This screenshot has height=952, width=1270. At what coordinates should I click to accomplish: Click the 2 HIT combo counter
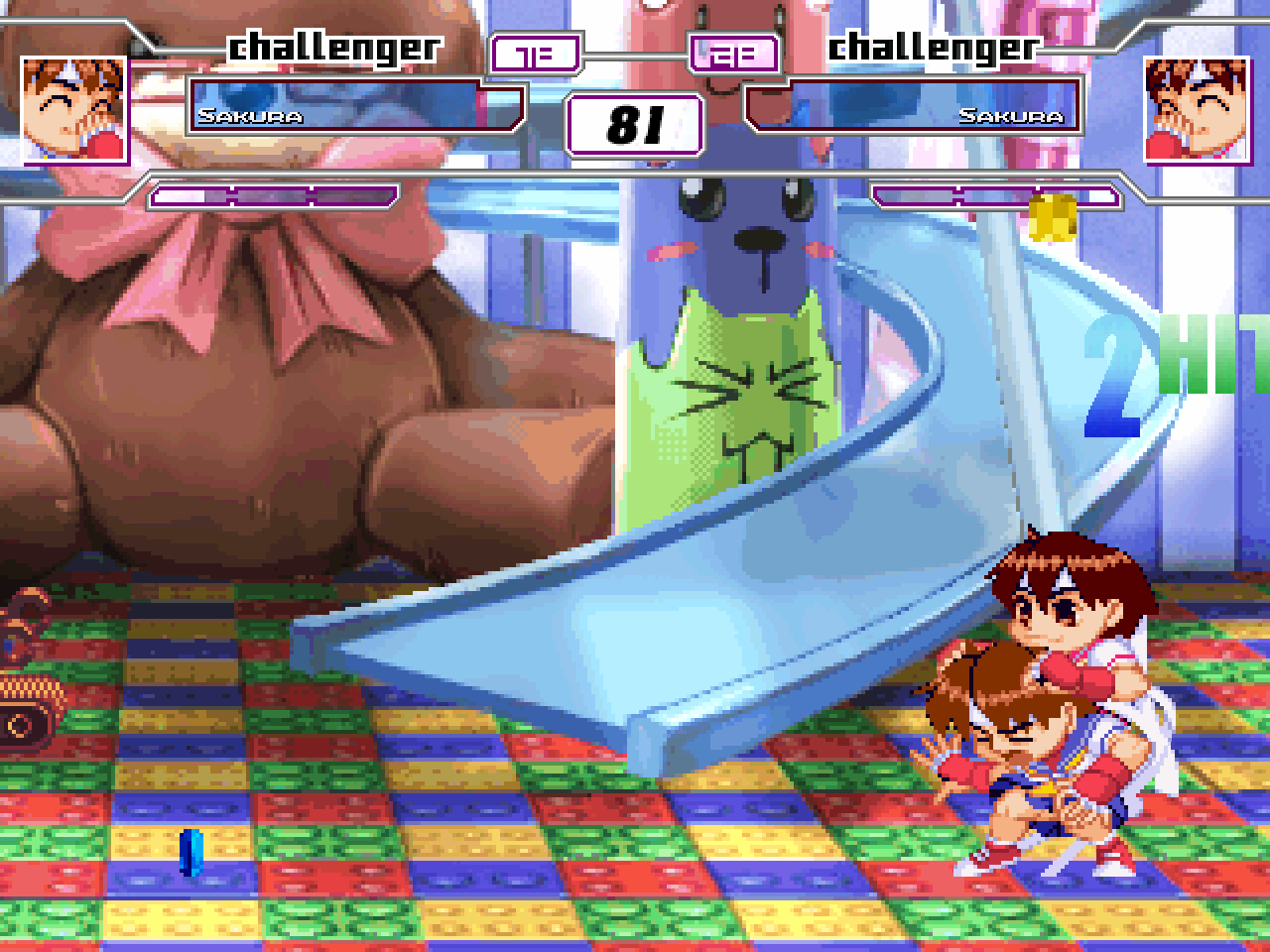coord(1141,372)
